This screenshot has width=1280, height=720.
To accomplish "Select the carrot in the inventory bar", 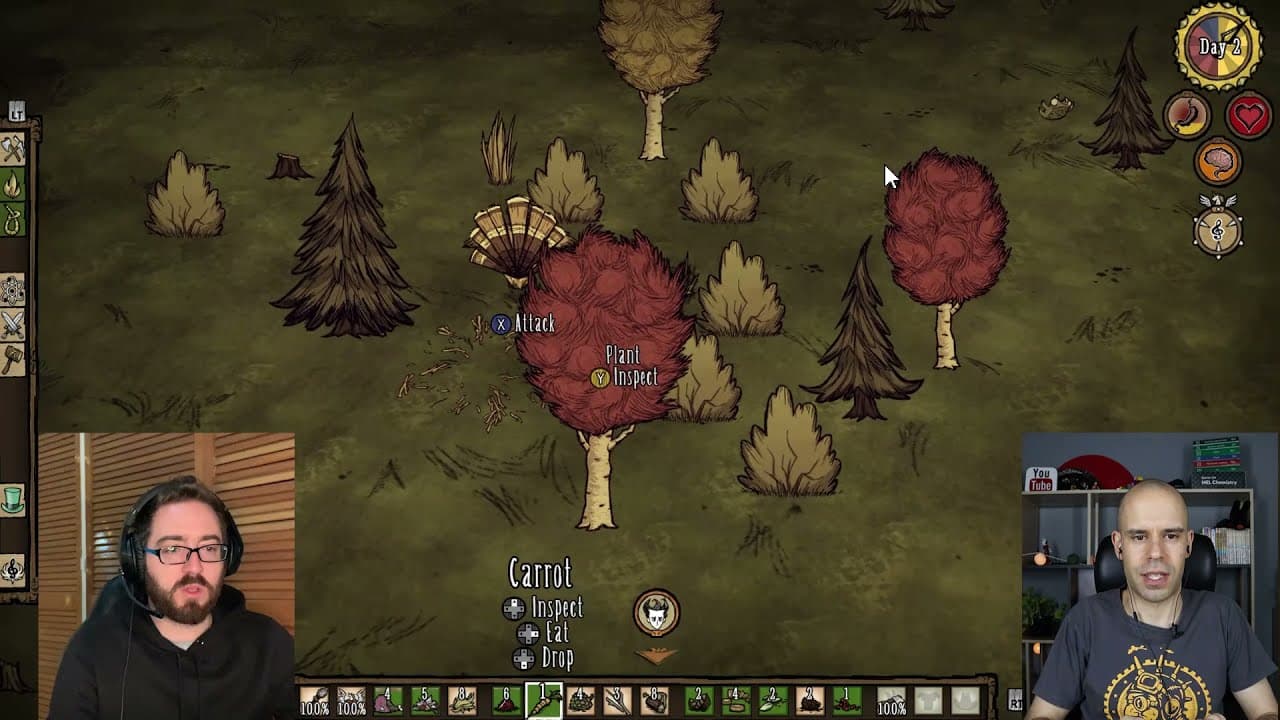I will [x=544, y=700].
